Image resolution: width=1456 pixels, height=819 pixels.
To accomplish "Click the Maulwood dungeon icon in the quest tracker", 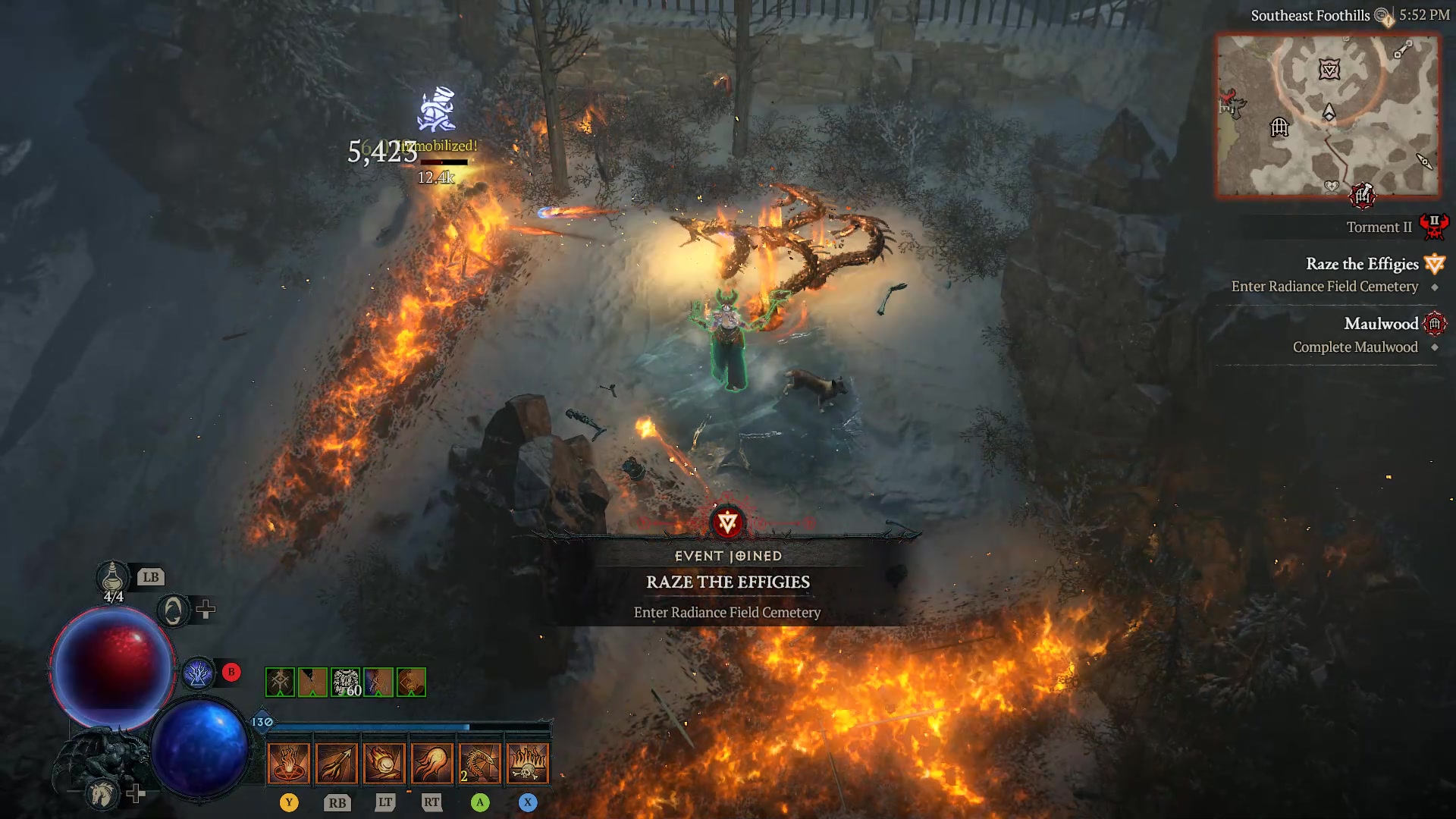I will point(1436,324).
